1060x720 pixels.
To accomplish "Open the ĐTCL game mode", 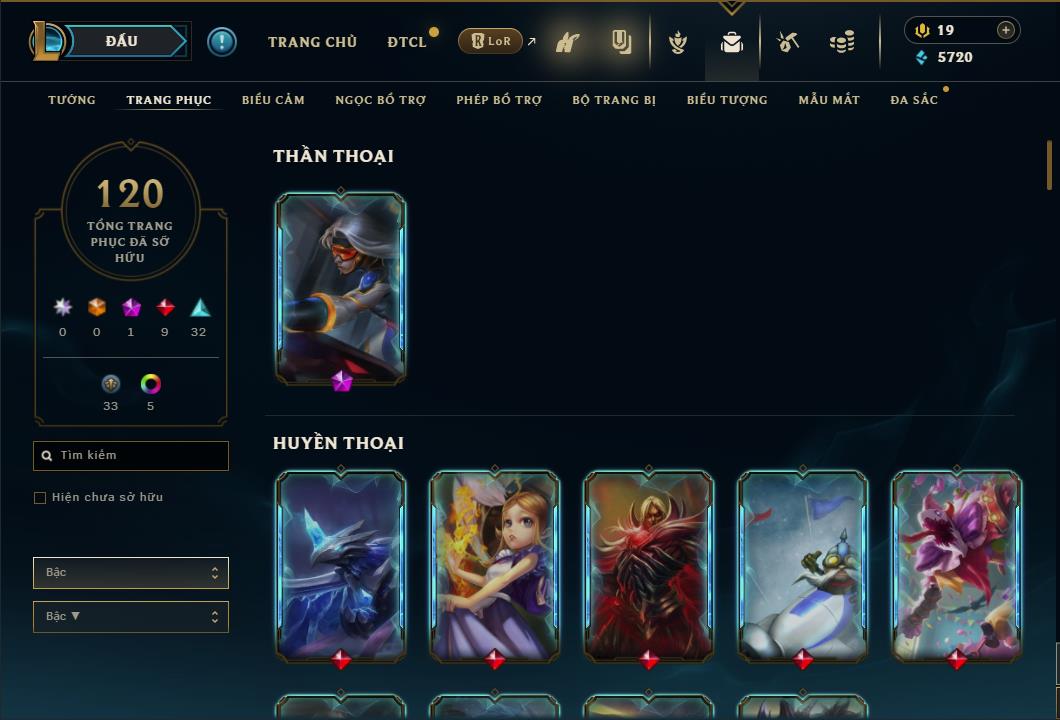I will pos(407,42).
